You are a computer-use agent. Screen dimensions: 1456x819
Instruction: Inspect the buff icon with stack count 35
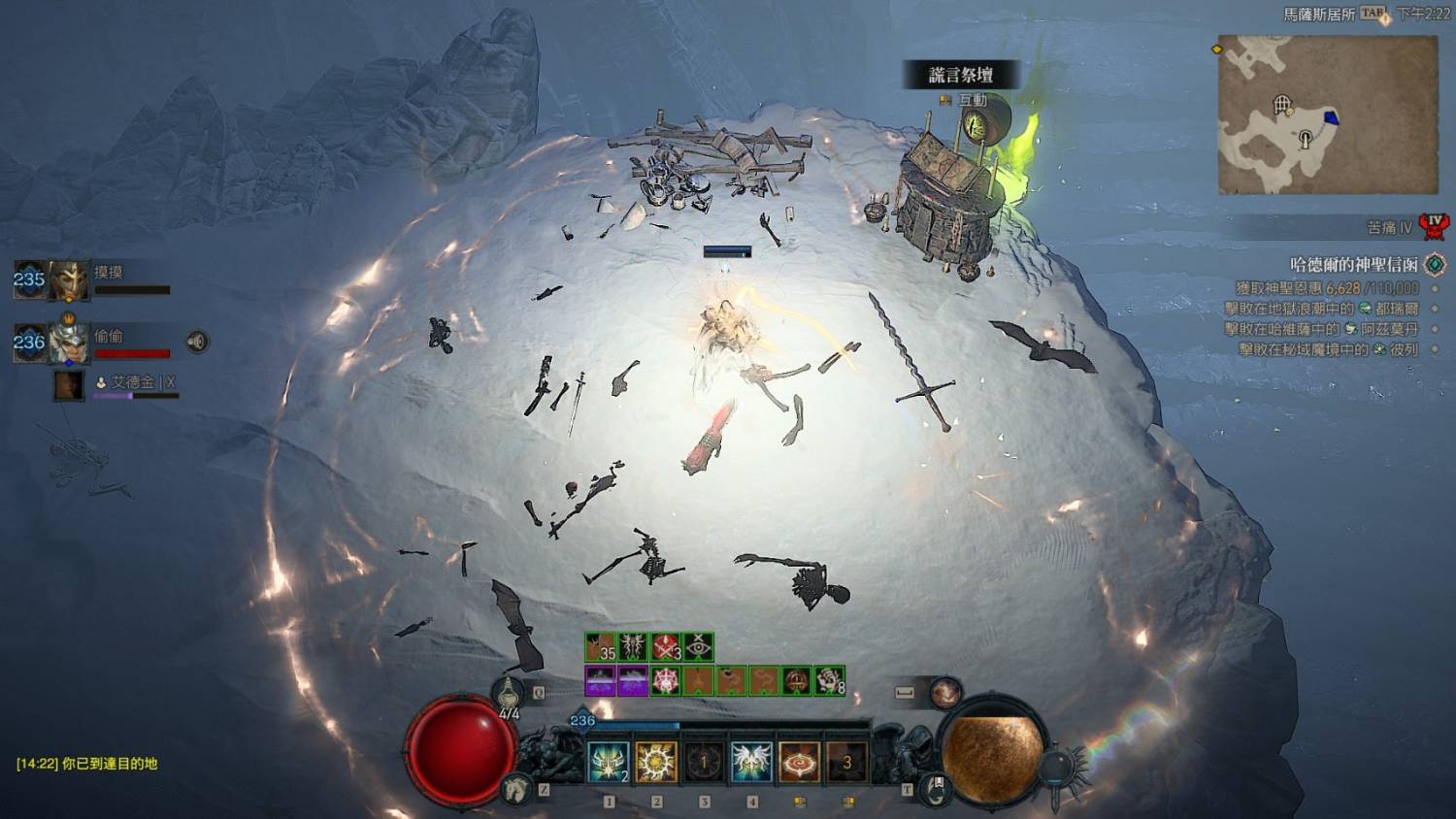point(601,647)
